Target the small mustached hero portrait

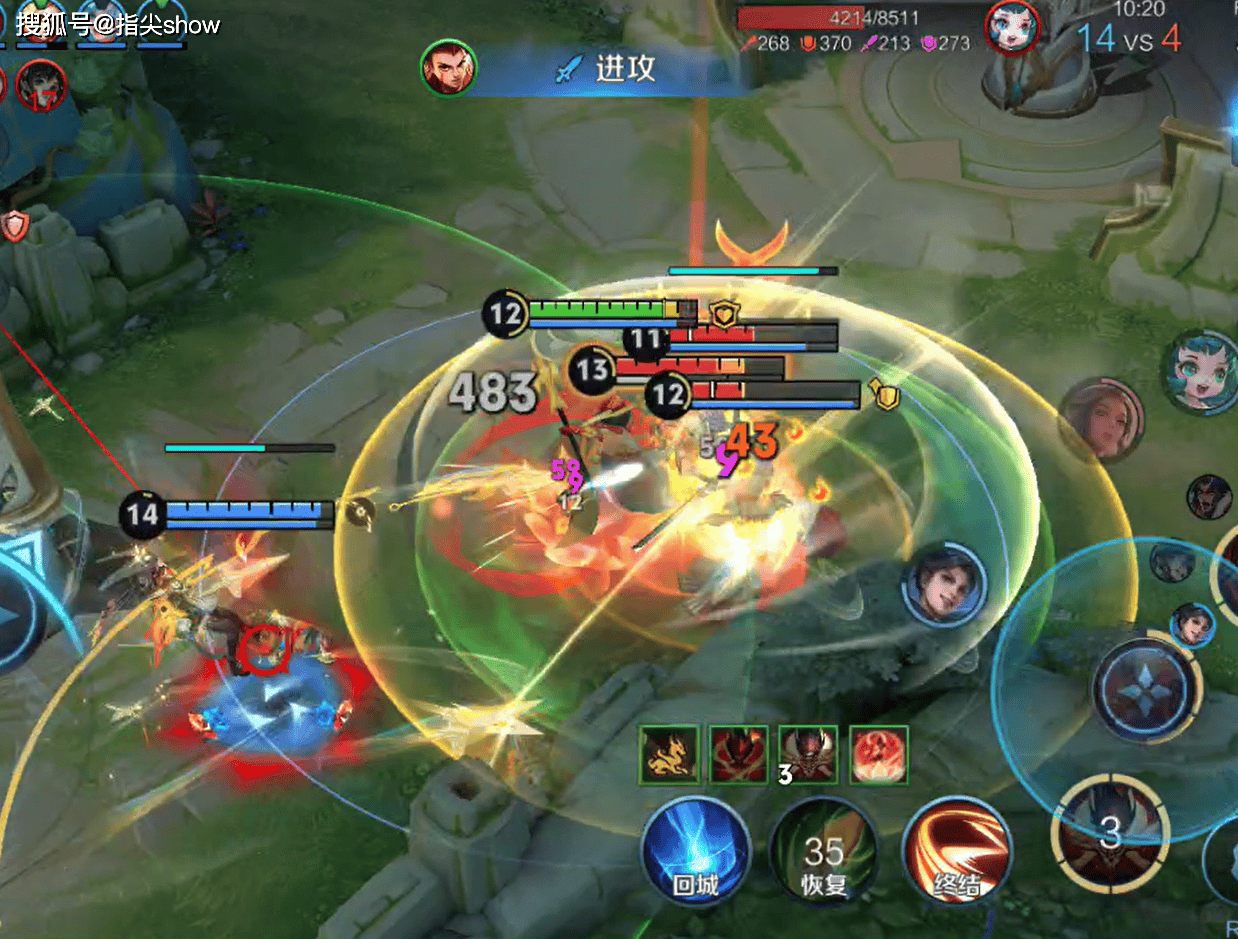tap(1209, 497)
